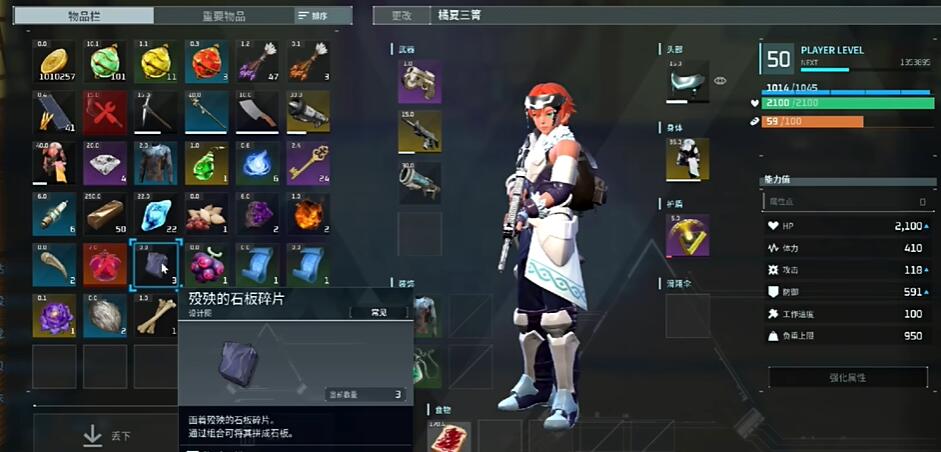Screen dimensions: 941x452
Task: Select the helmet in the head slot
Action: tap(687, 81)
